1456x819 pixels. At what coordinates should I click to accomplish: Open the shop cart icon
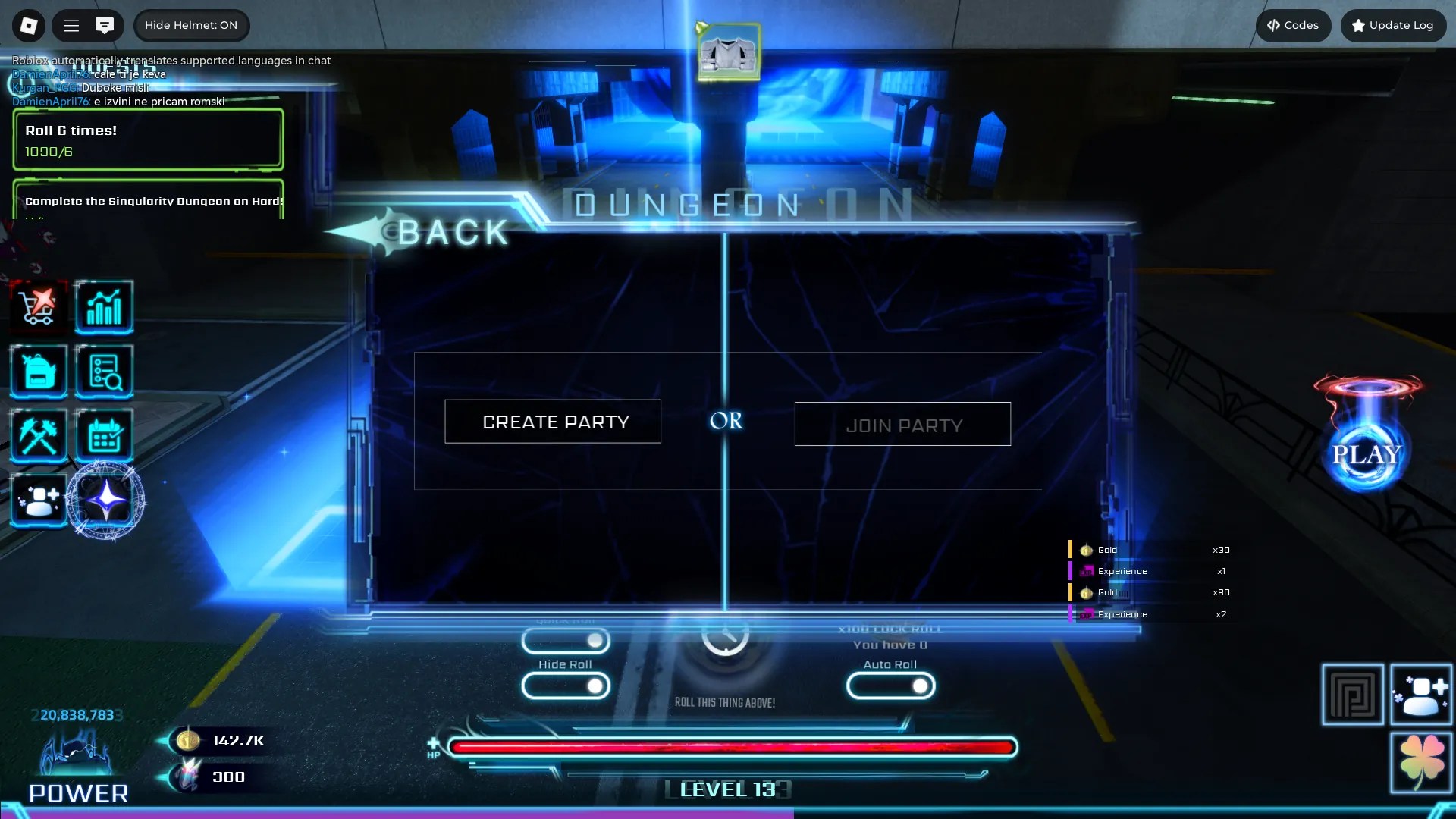39,307
